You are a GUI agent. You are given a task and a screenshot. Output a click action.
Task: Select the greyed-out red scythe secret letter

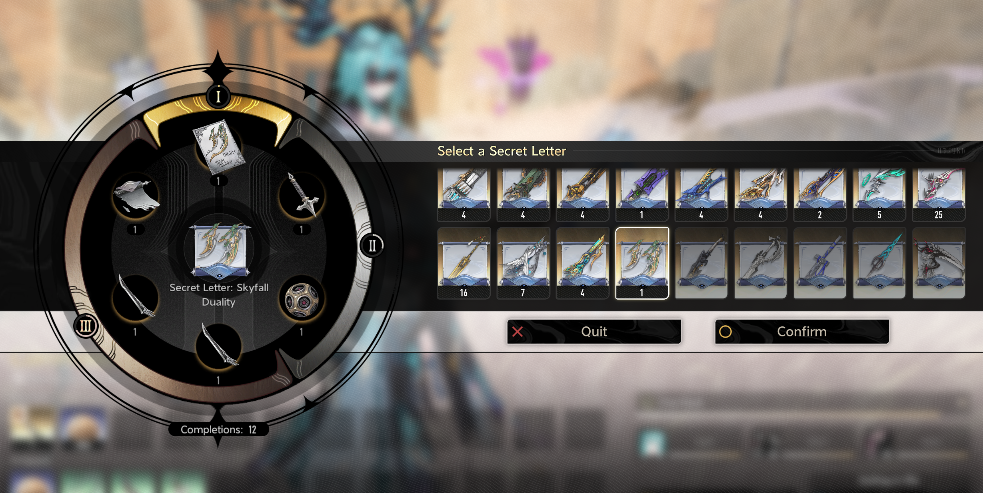click(x=939, y=262)
